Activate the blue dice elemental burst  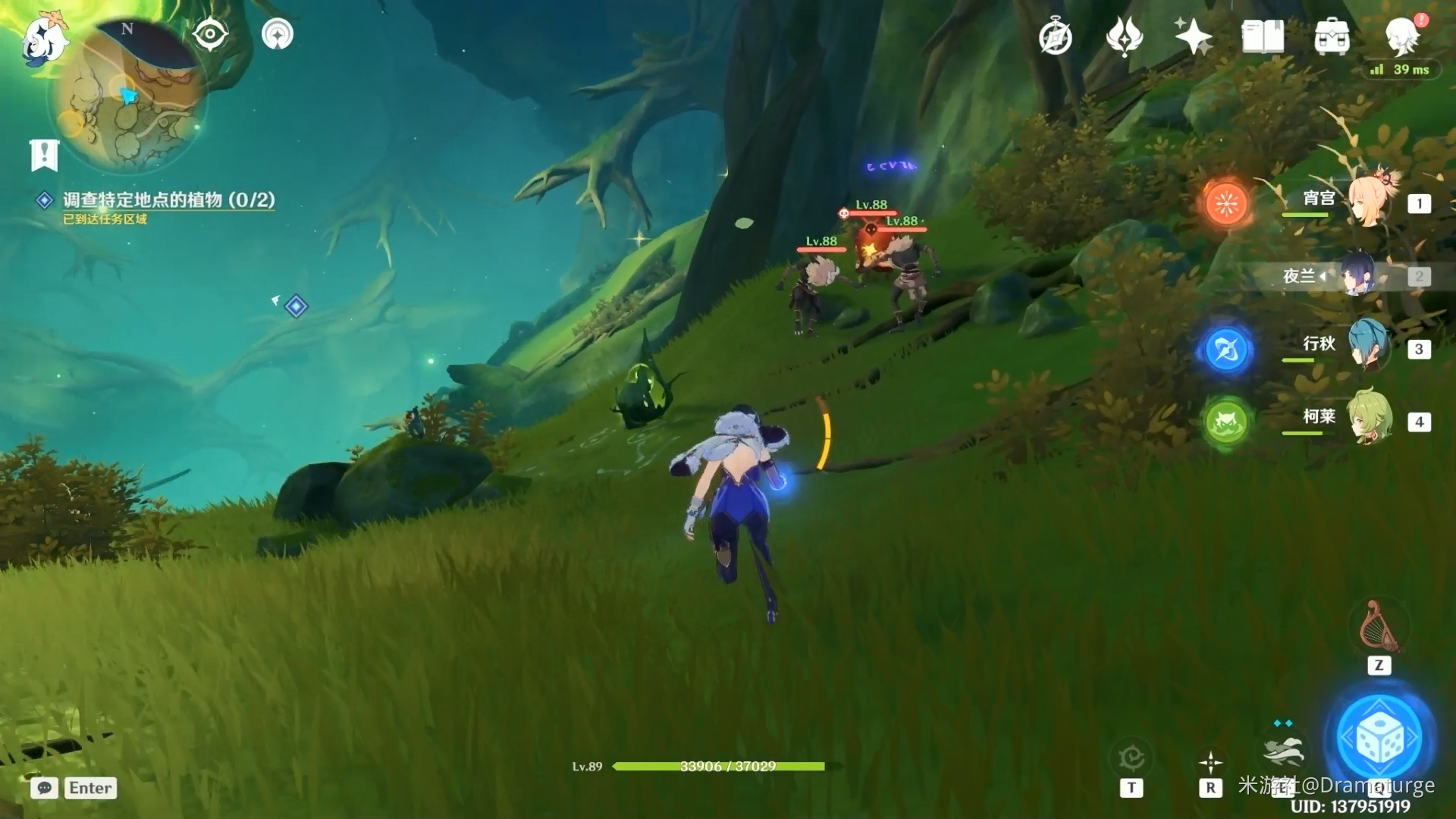tap(1379, 738)
